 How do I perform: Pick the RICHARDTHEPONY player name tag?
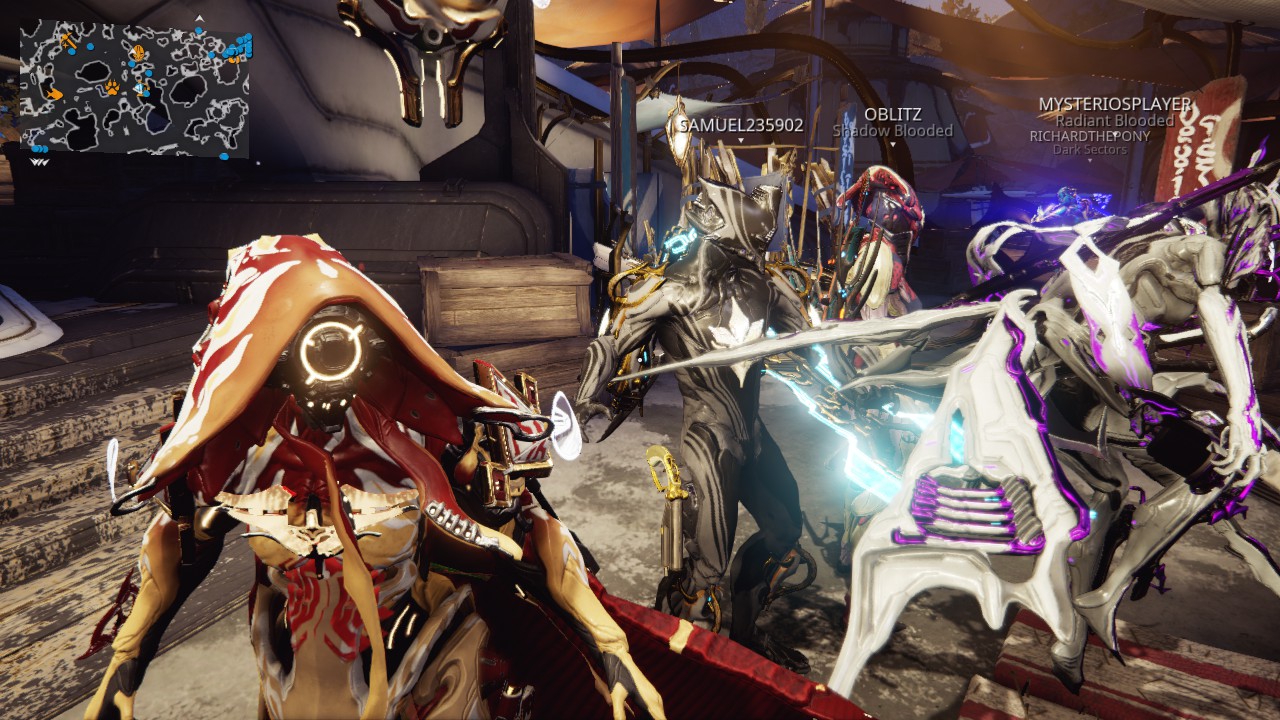(1089, 136)
